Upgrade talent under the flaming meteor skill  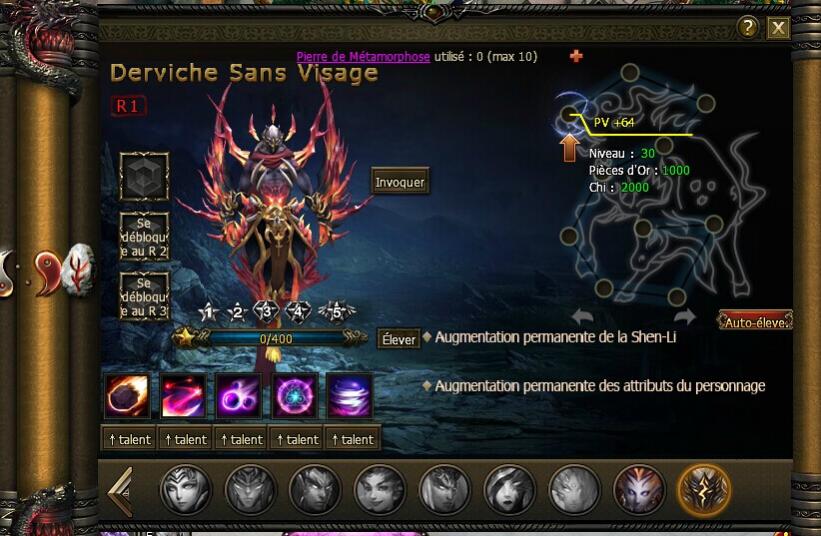tap(128, 439)
